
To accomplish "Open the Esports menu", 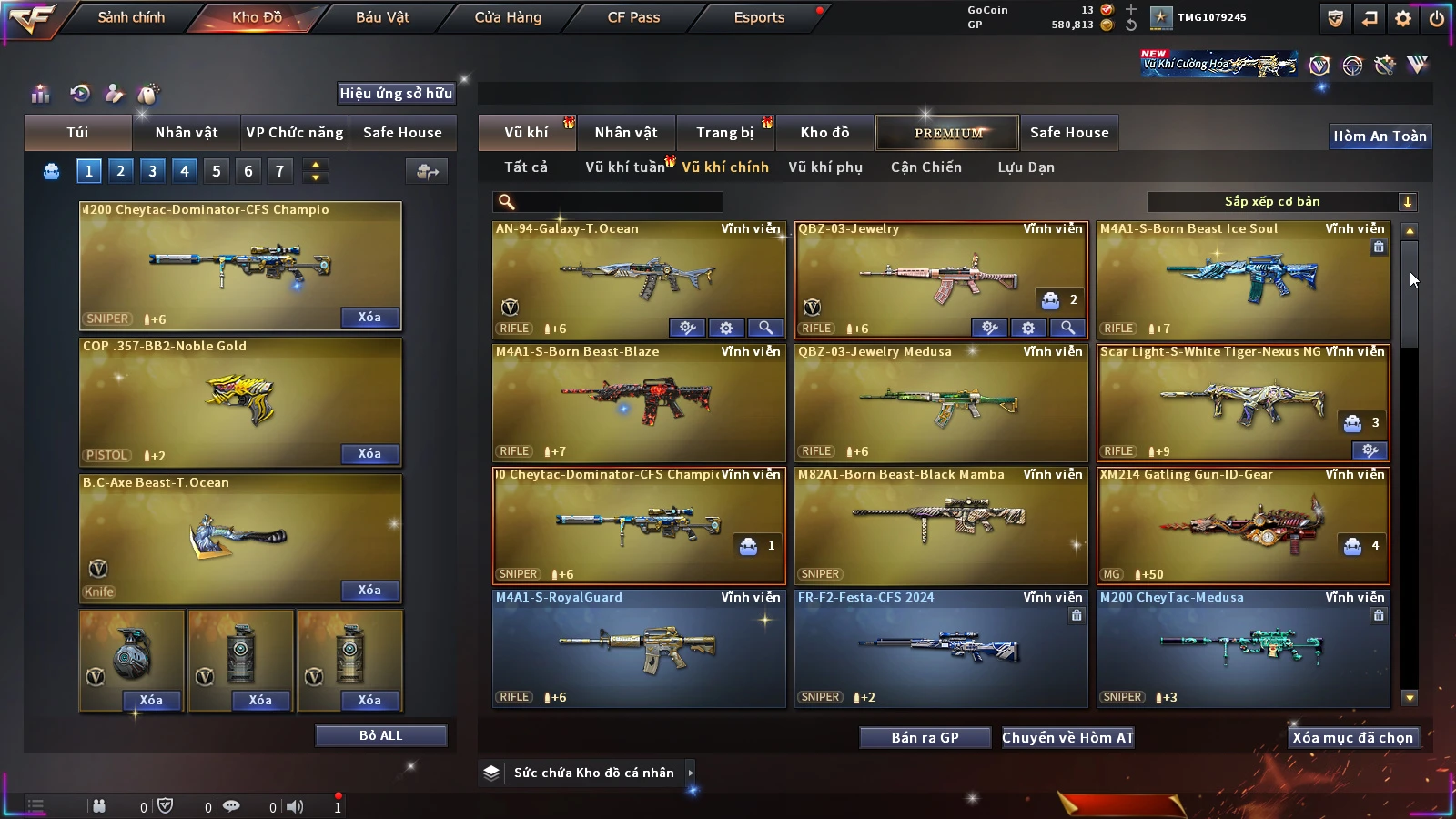I will tap(759, 17).
